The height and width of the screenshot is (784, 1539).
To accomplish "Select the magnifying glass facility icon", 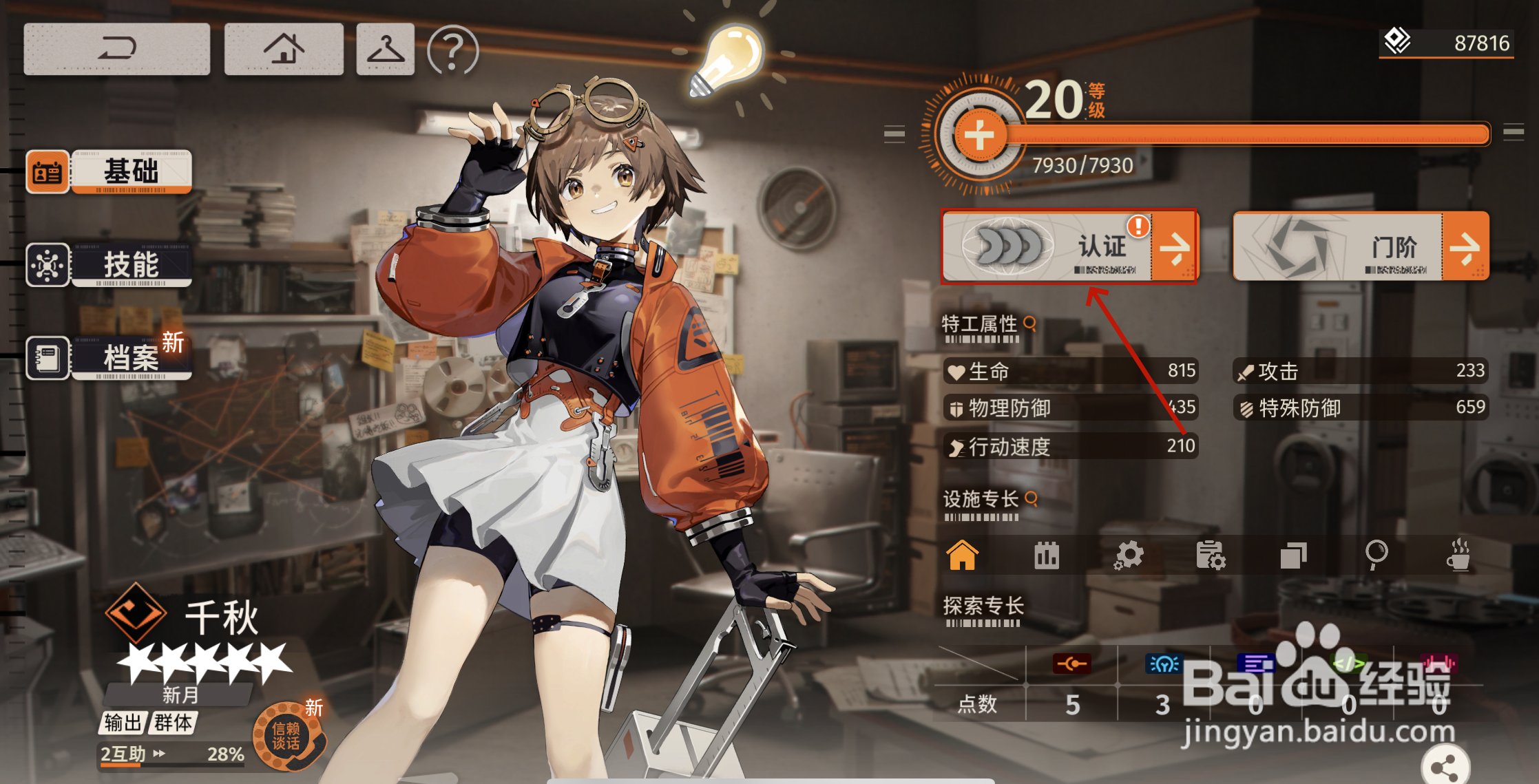I will click(x=1376, y=554).
